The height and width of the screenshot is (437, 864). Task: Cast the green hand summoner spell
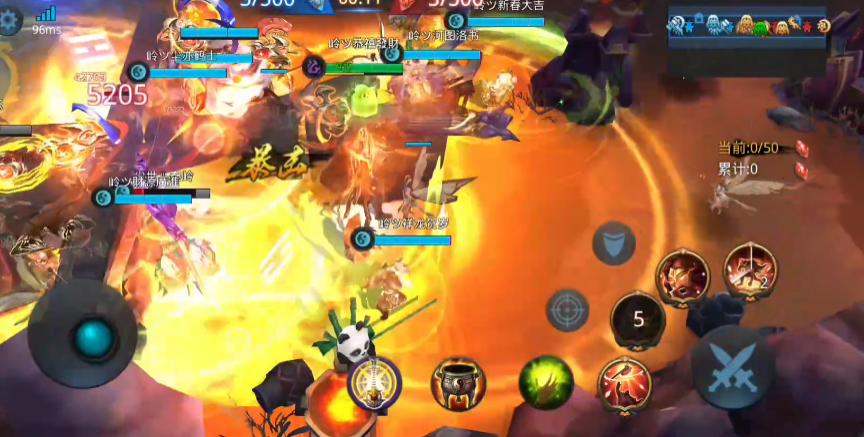click(x=546, y=381)
